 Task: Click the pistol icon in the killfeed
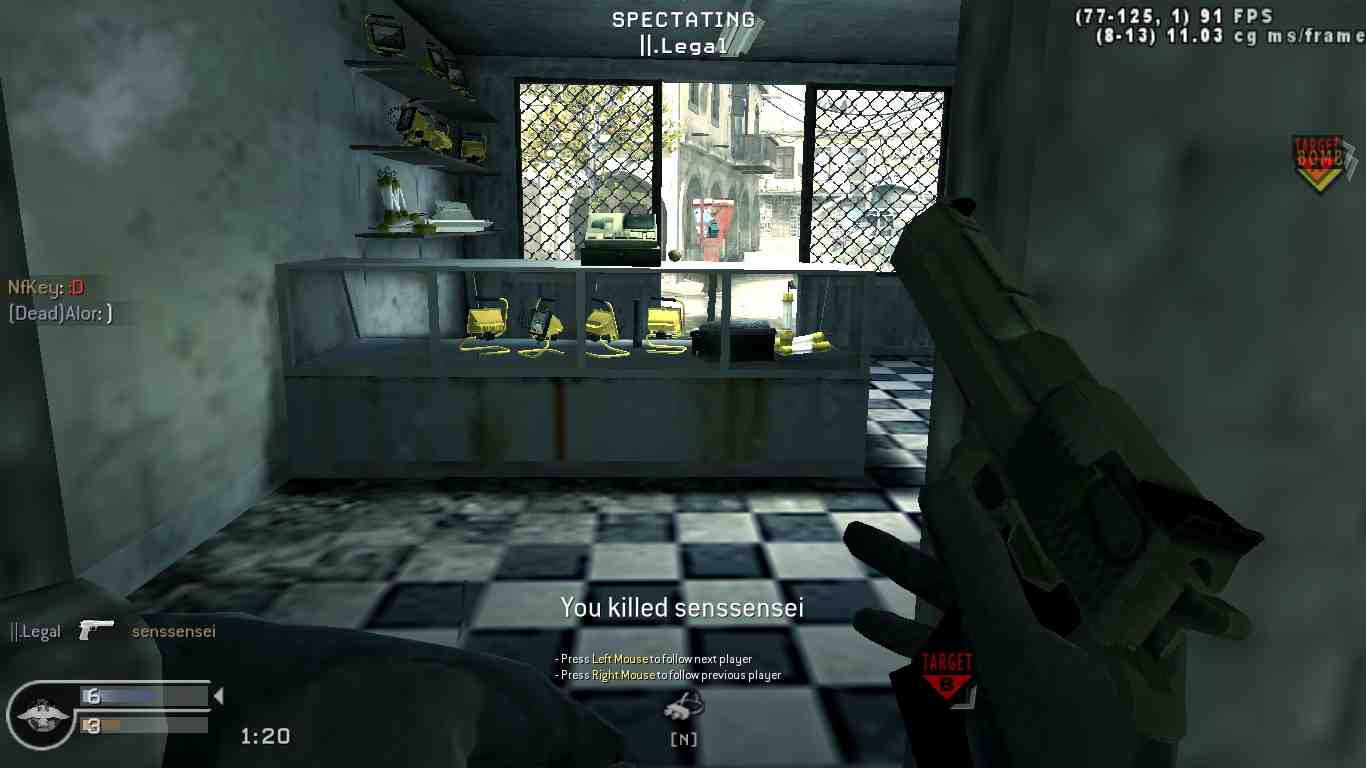[x=96, y=628]
